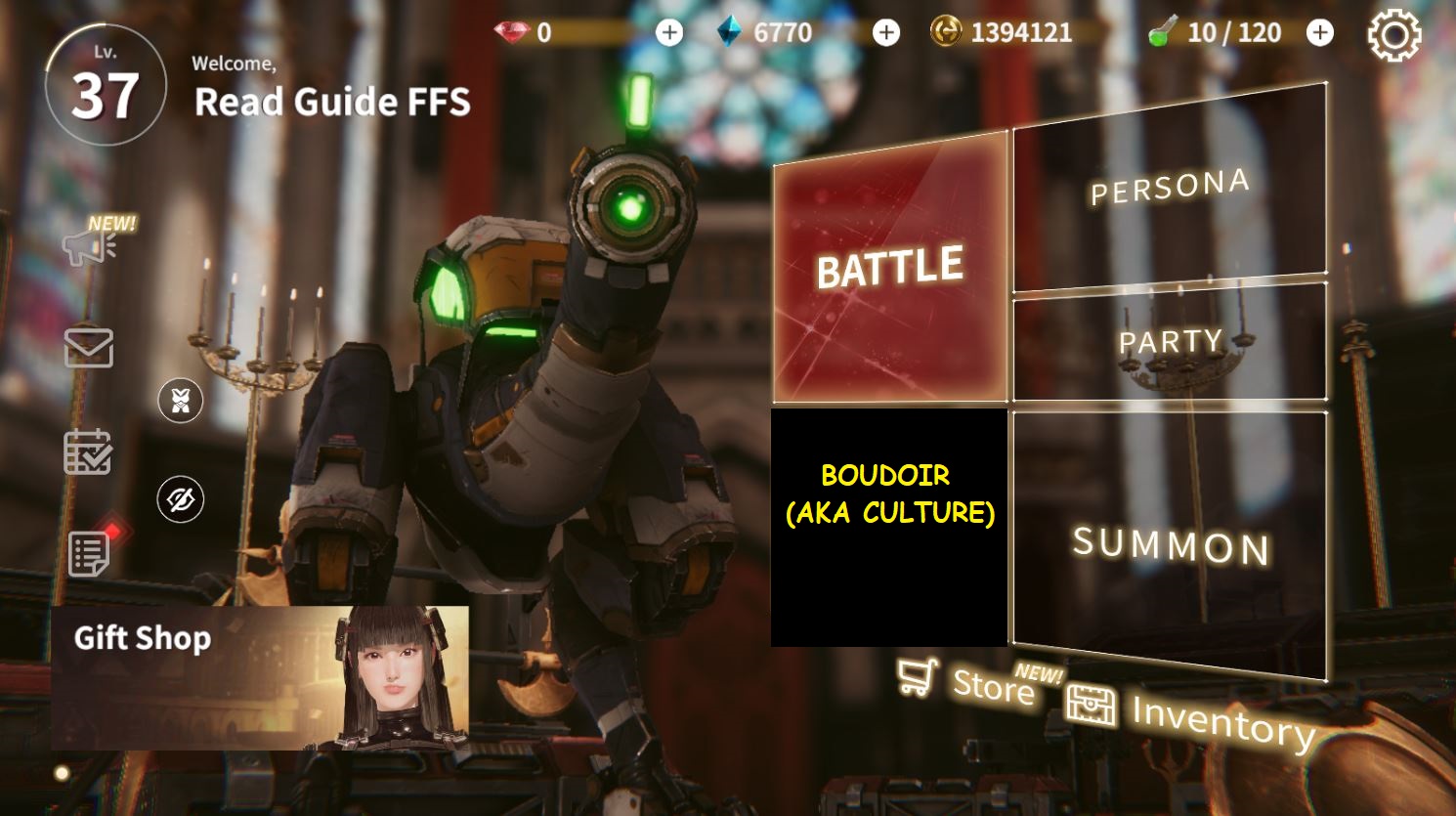Add blue crystals with the plus button
This screenshot has width=1456, height=816.
pos(885,32)
